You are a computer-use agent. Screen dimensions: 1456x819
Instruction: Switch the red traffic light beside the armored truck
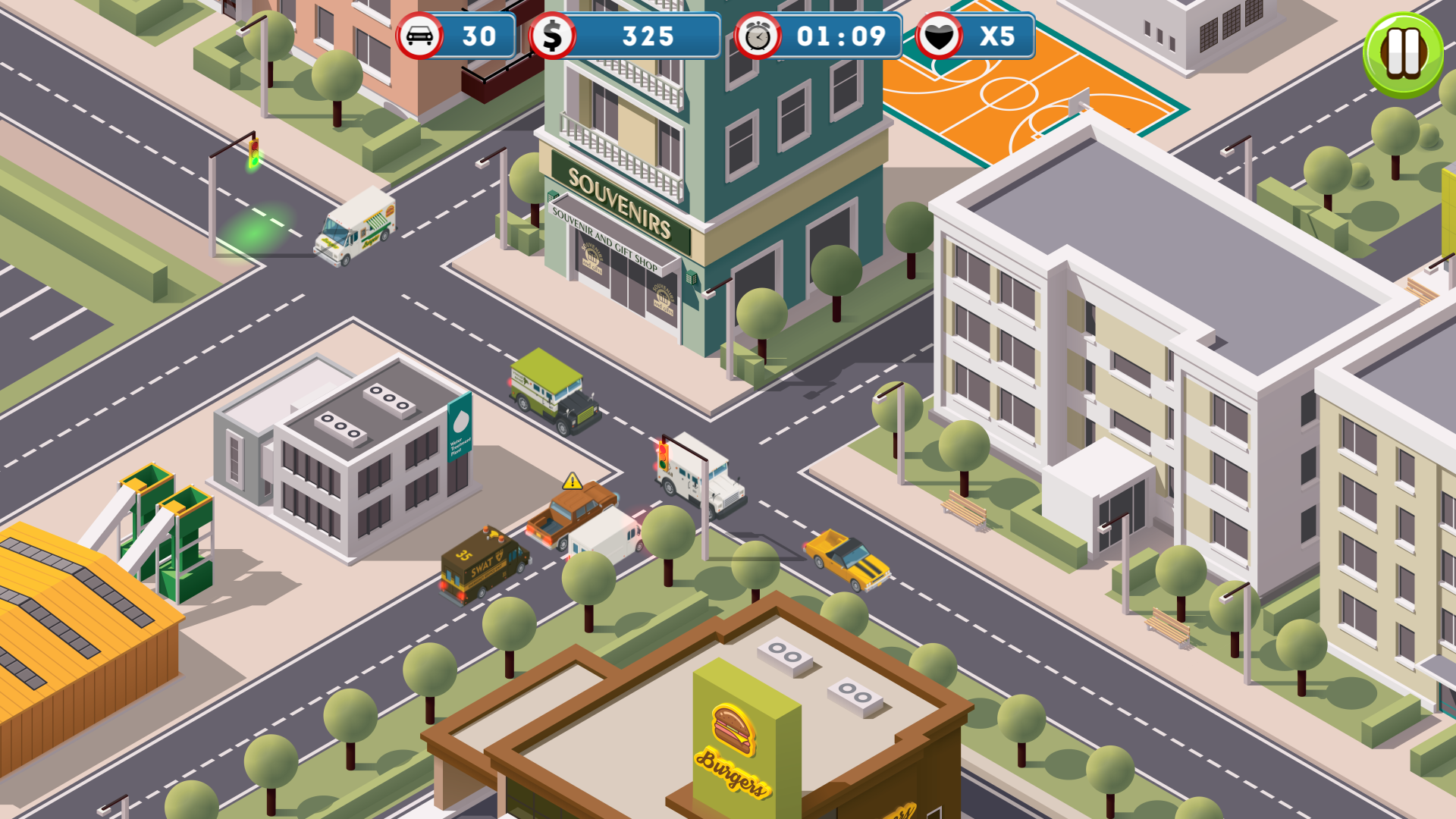click(x=661, y=455)
